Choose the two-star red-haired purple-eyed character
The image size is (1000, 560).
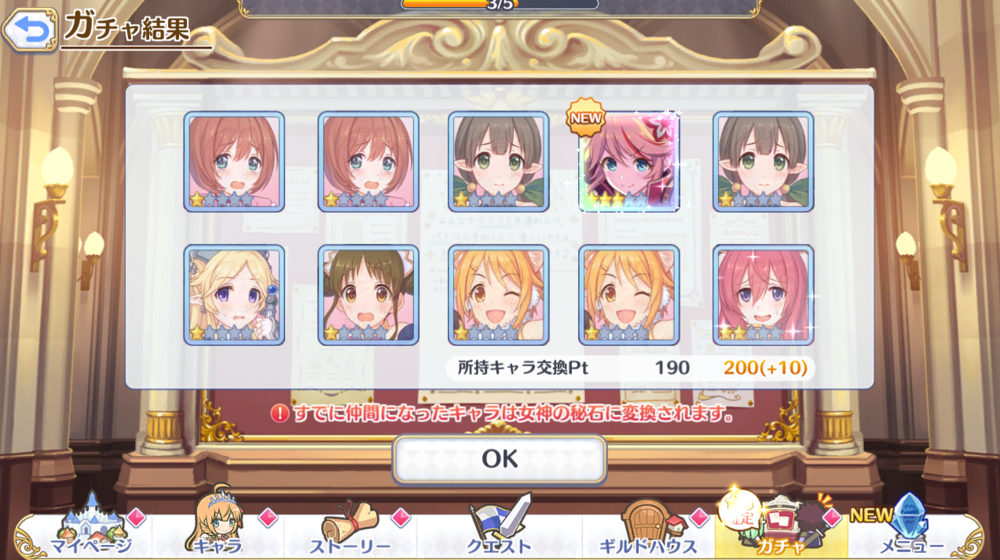(763, 295)
